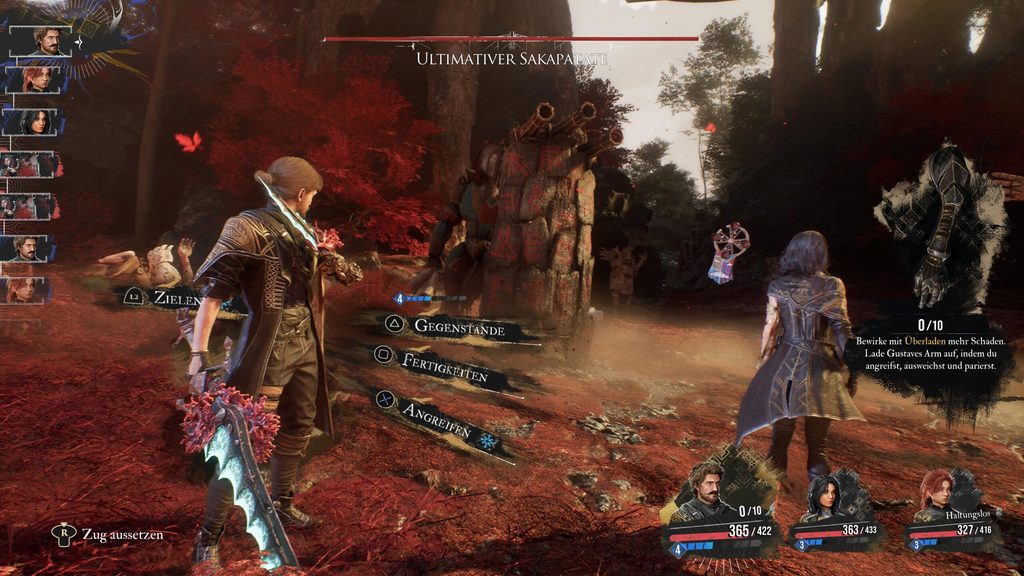Click the dark-haired woman's portrait in the turn order
The width and height of the screenshot is (1024, 576).
pos(37,122)
